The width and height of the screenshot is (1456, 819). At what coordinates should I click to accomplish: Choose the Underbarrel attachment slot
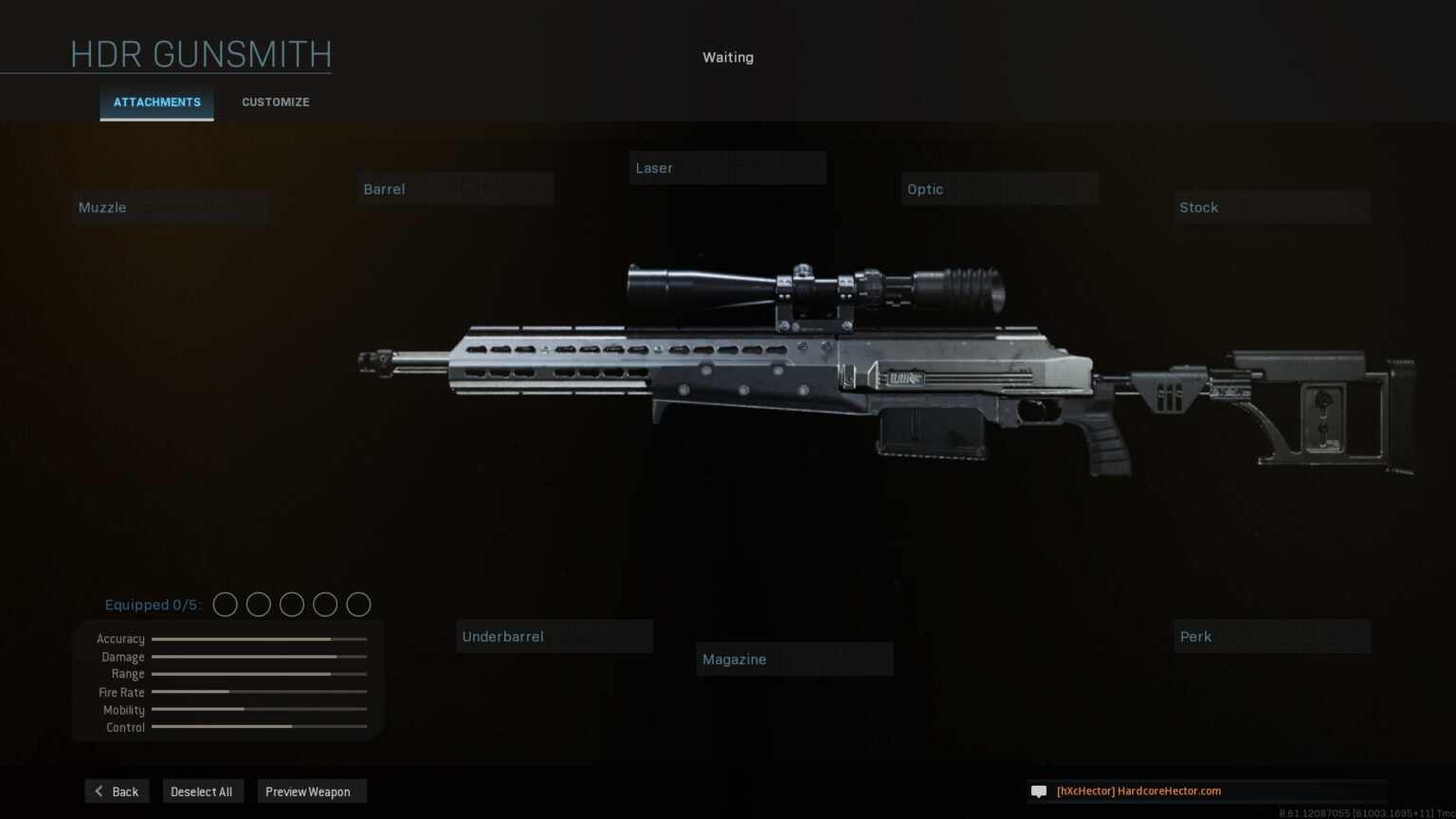tap(555, 637)
